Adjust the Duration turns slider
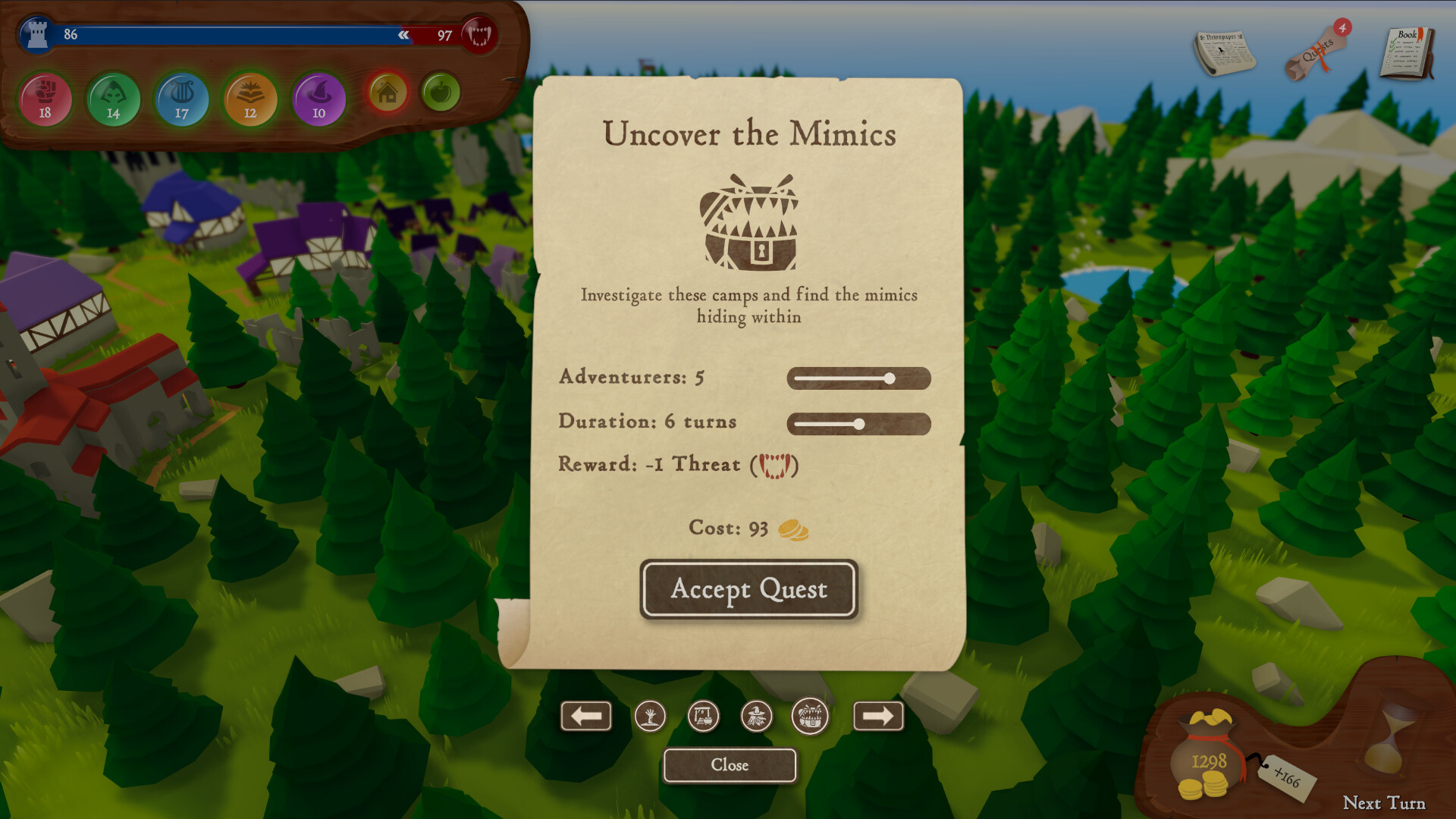The width and height of the screenshot is (1456, 819). [x=858, y=424]
